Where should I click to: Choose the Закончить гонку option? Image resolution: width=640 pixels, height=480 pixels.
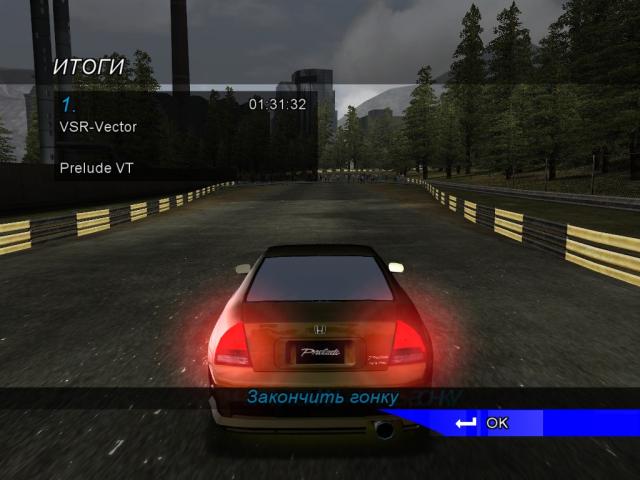(322, 397)
